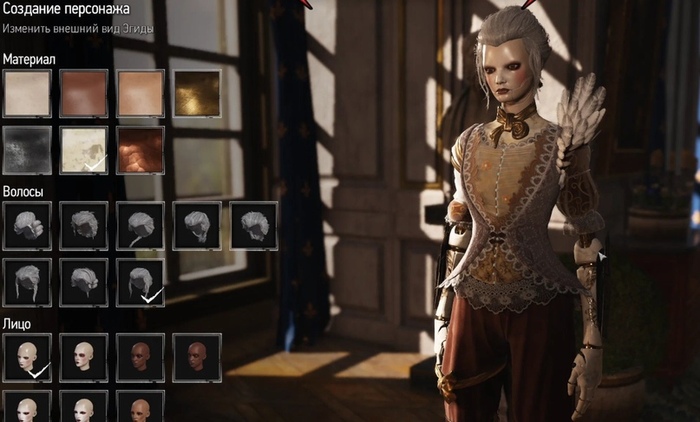Click the checkmarked ivory material swatch
700x422 pixels.
coord(84,149)
